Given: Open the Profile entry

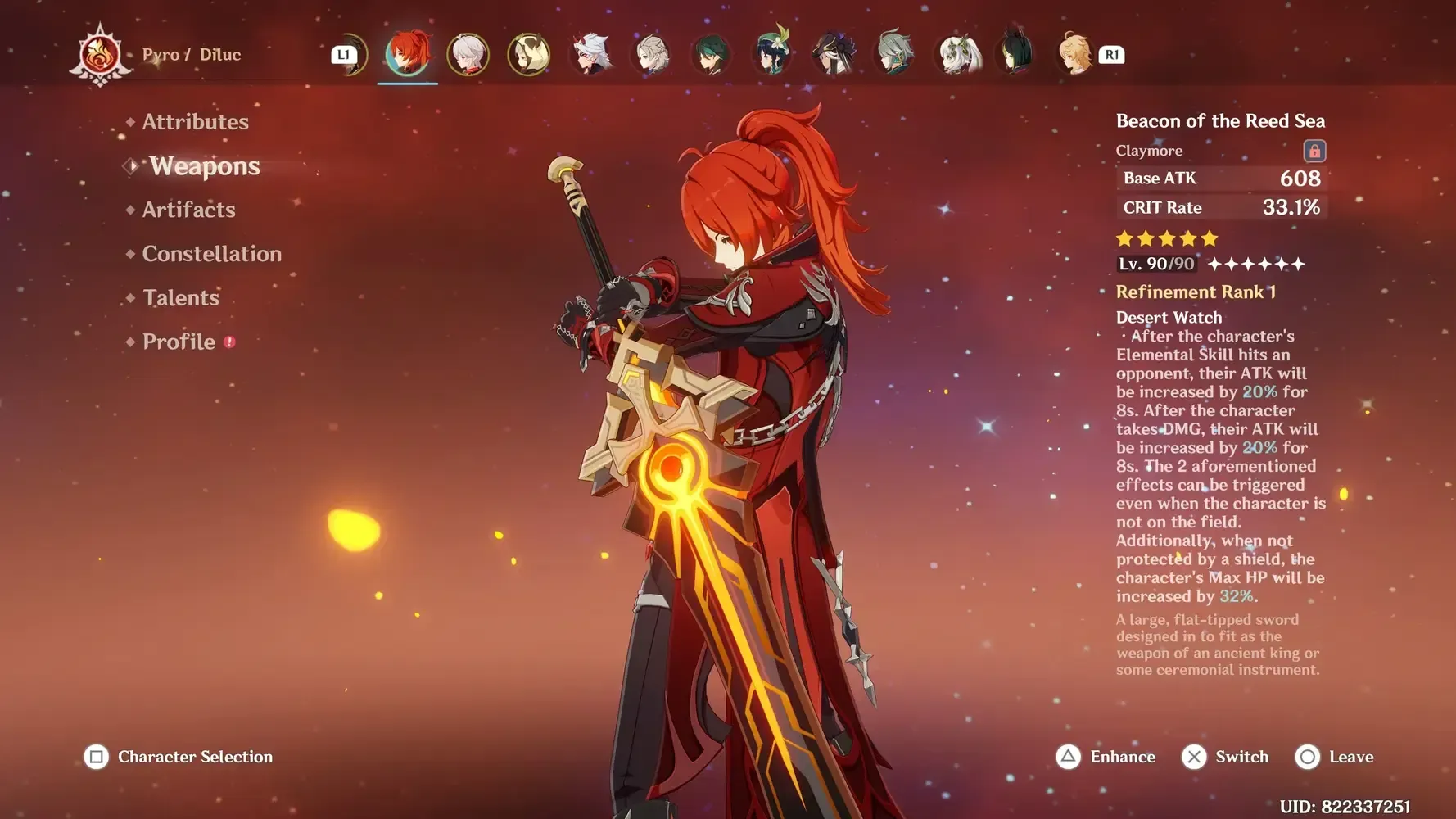Looking at the screenshot, I should coord(179,342).
